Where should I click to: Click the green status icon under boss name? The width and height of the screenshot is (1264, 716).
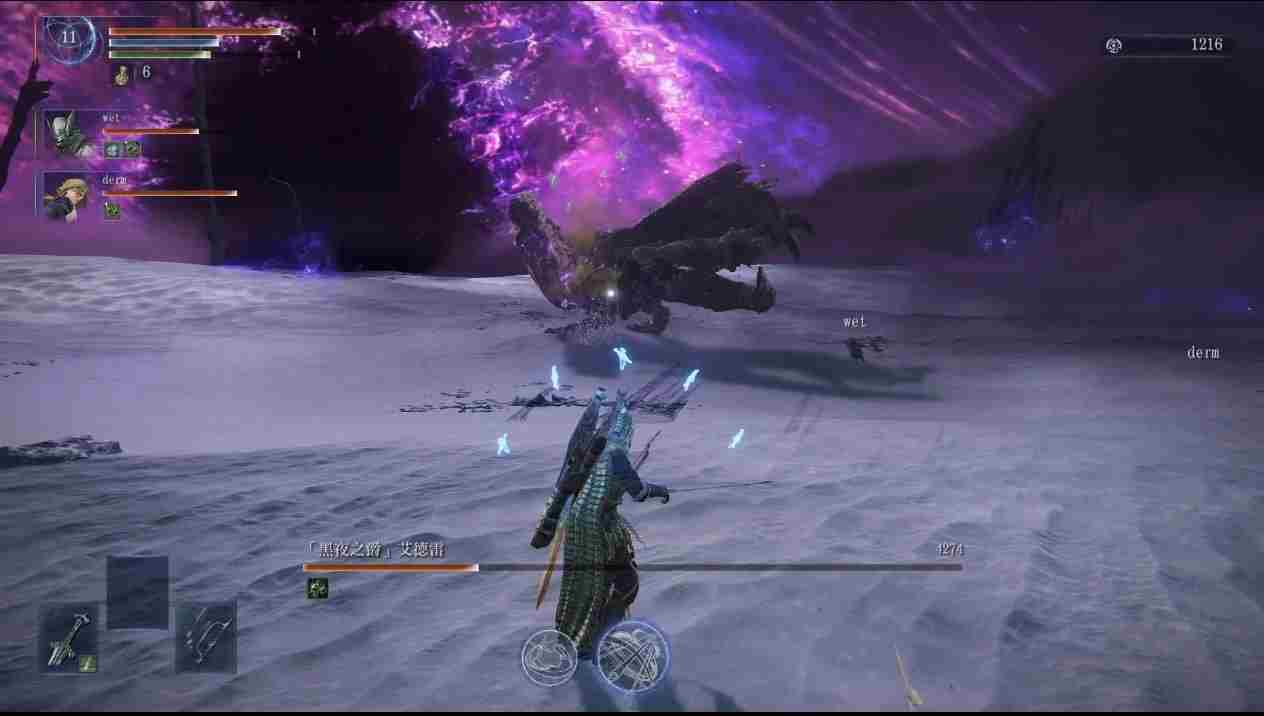tap(317, 588)
